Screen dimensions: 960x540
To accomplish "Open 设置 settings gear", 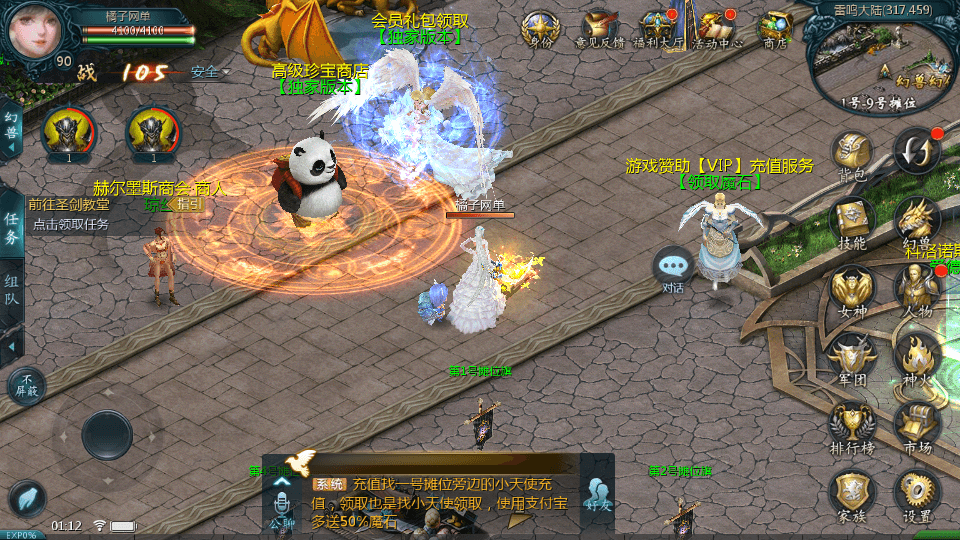I will [917, 495].
